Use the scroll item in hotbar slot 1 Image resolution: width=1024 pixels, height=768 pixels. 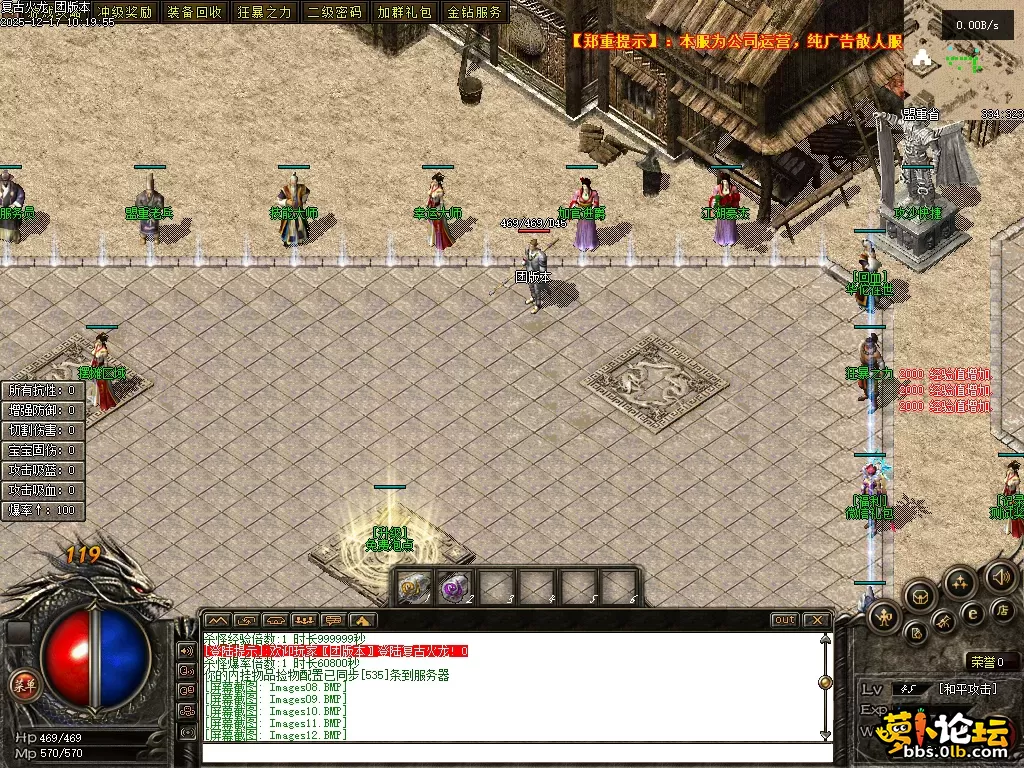click(x=412, y=588)
